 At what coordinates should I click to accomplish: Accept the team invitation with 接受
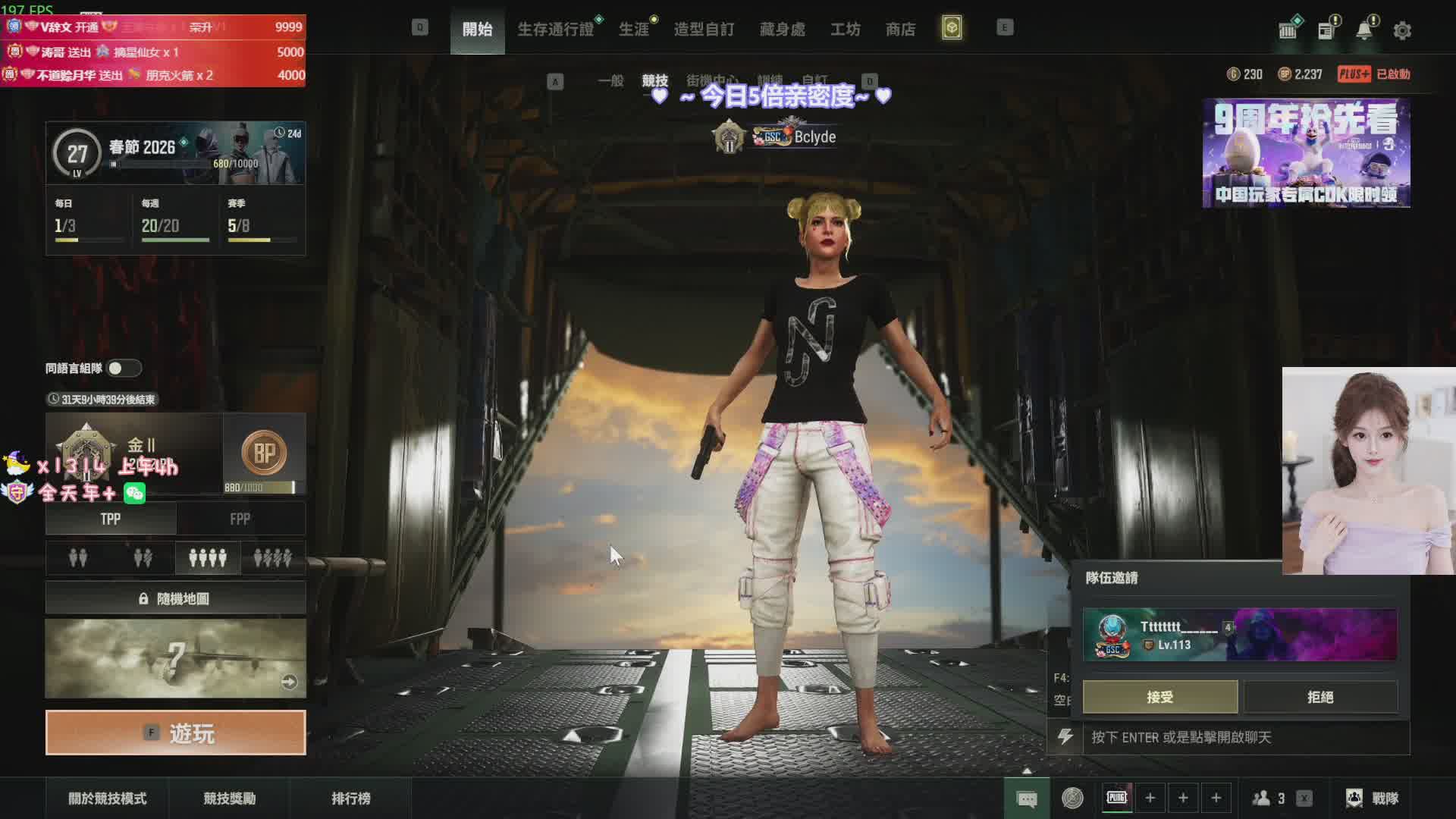[x=1159, y=697]
